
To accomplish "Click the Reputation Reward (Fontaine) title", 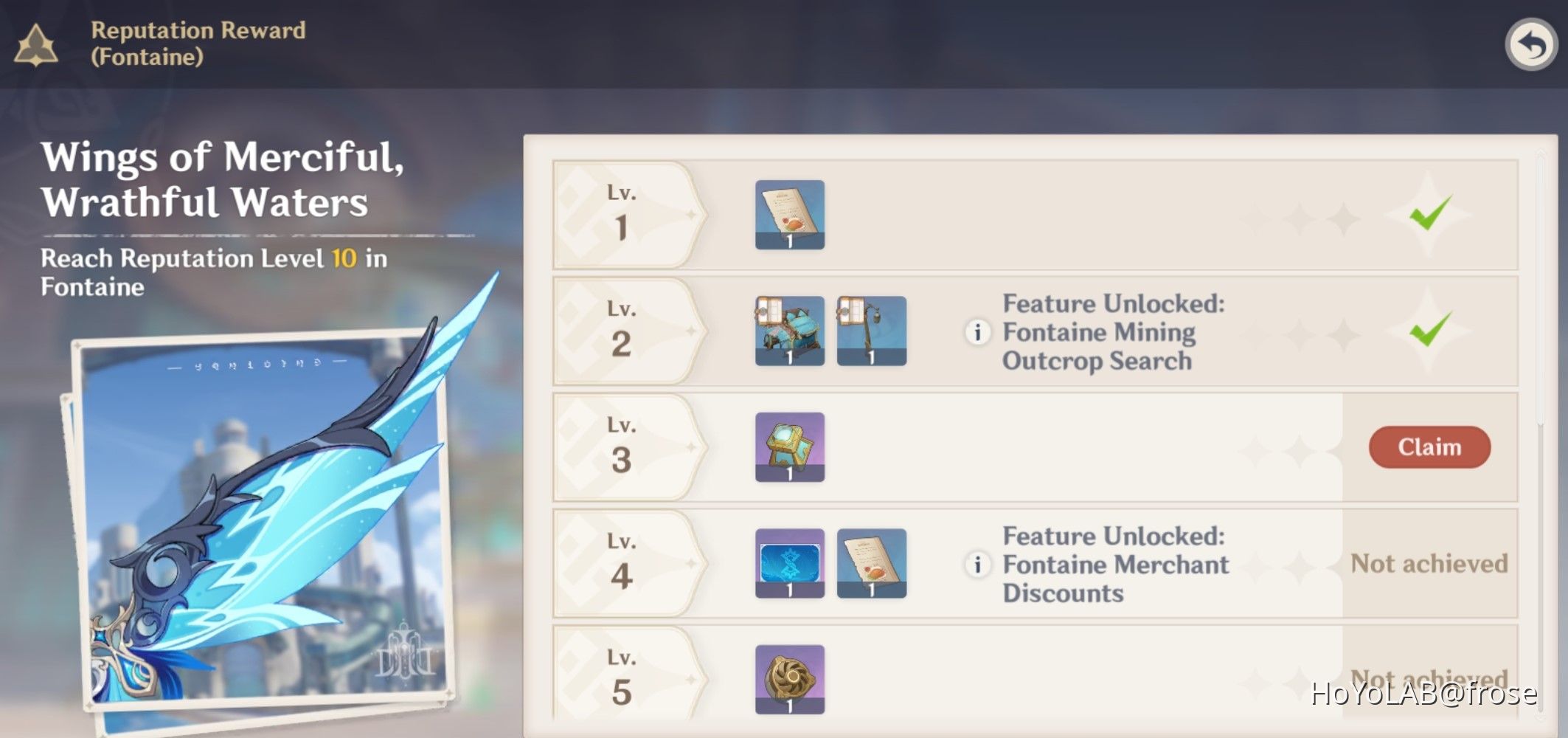I will point(198,42).
